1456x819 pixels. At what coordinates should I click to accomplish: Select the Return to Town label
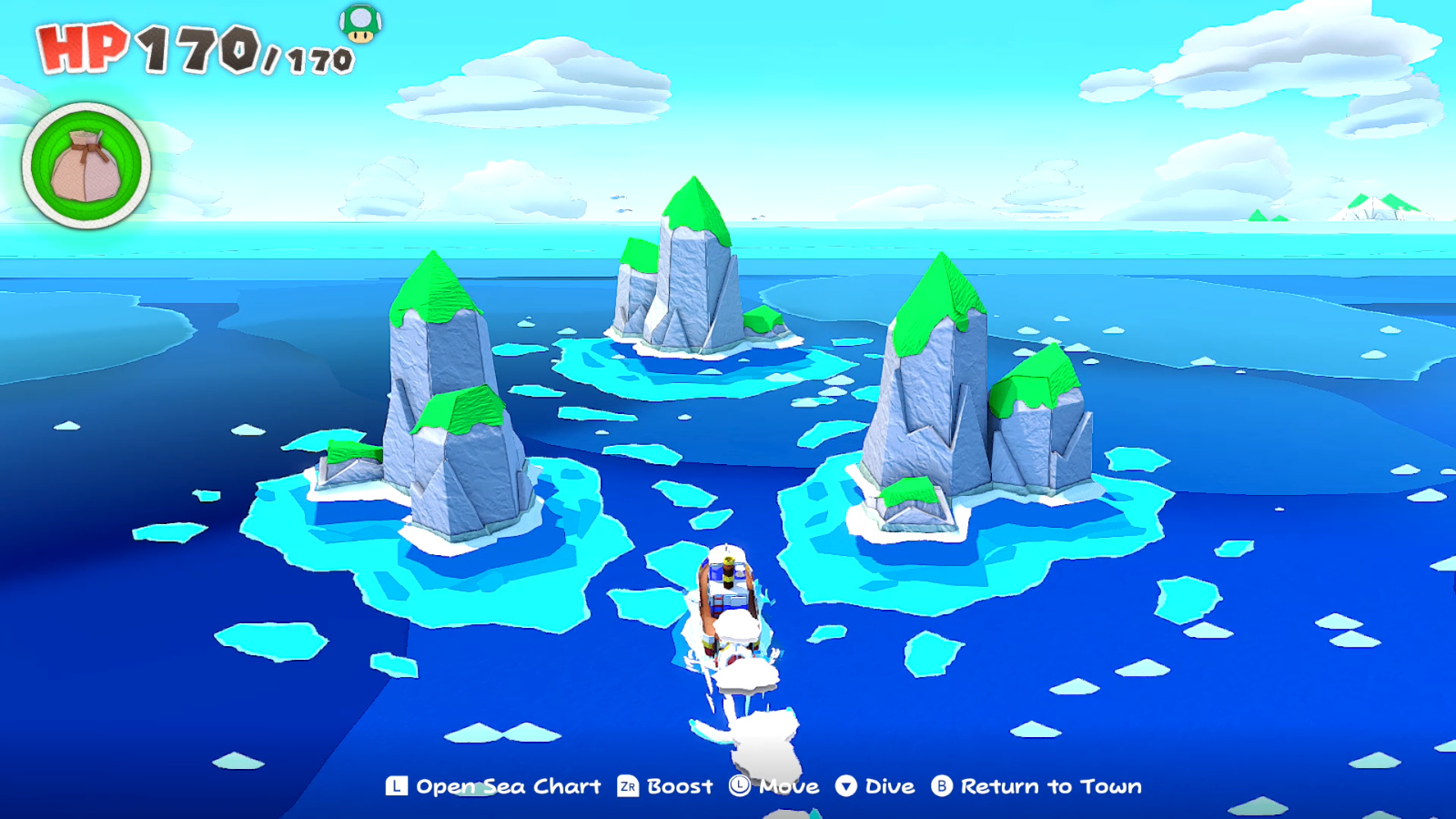1051,785
